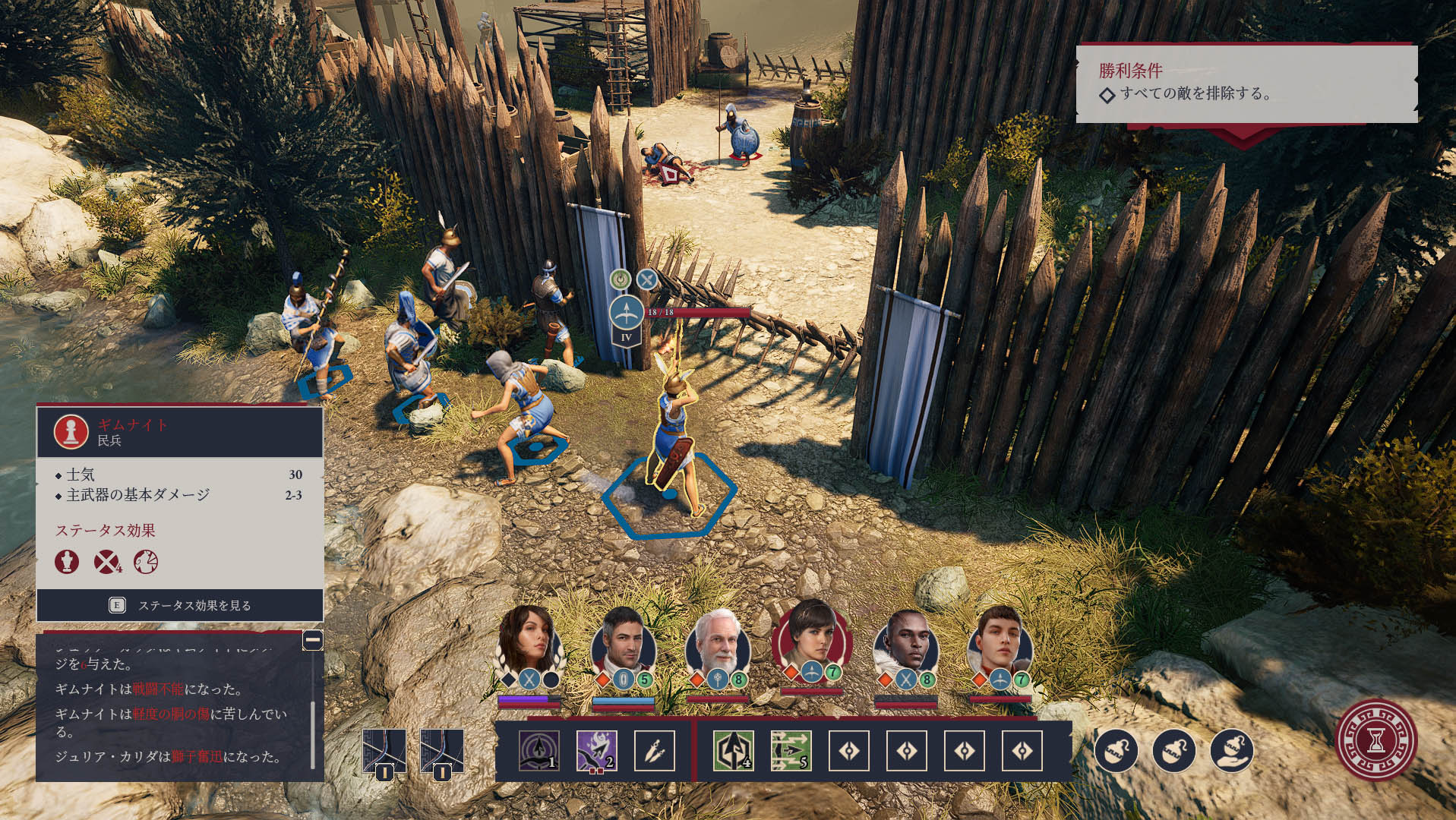View status effects via ステータス効果を見る

pyautogui.click(x=180, y=605)
